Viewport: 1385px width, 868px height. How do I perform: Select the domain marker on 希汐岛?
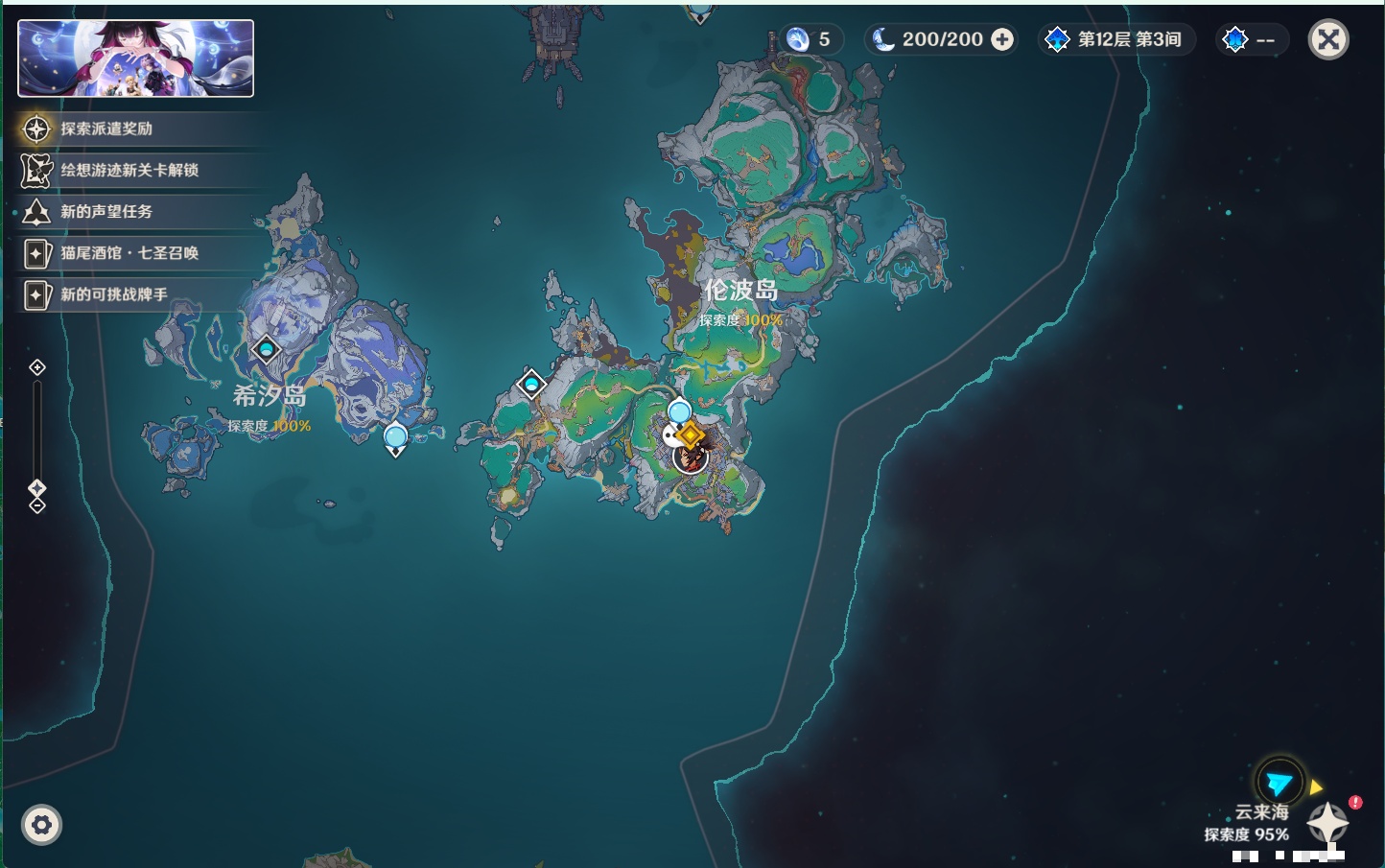[x=266, y=349]
